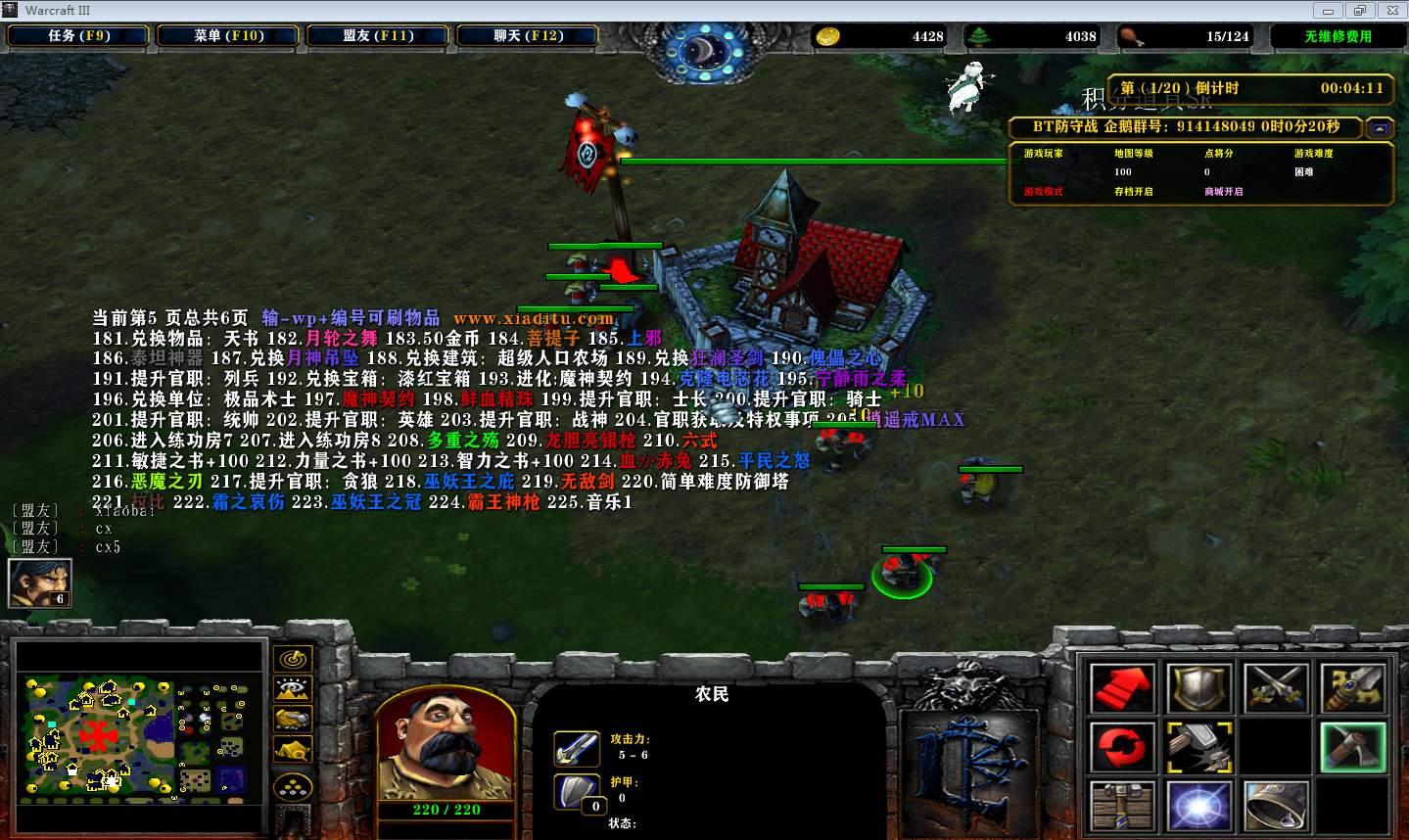Image resolution: width=1409 pixels, height=840 pixels.
Task: Activate the minimap signal ping button
Action: coord(292,660)
